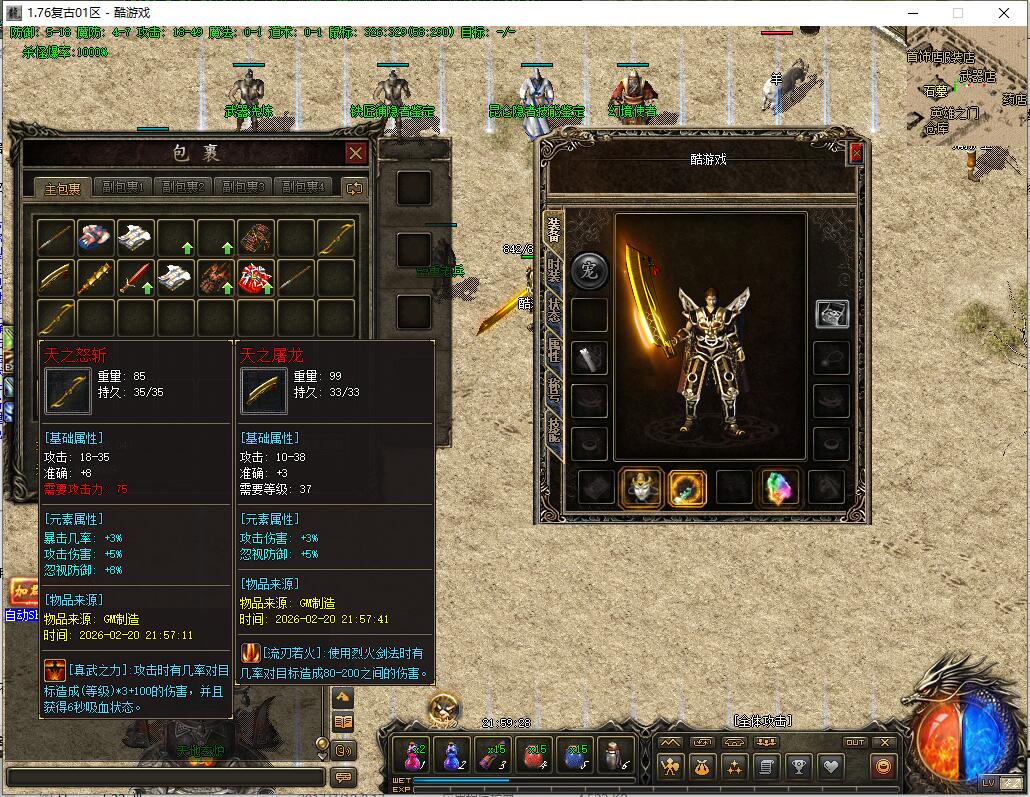This screenshot has width=1030, height=797.
Task: Open the 技能 skills tab
Action: coord(553,428)
